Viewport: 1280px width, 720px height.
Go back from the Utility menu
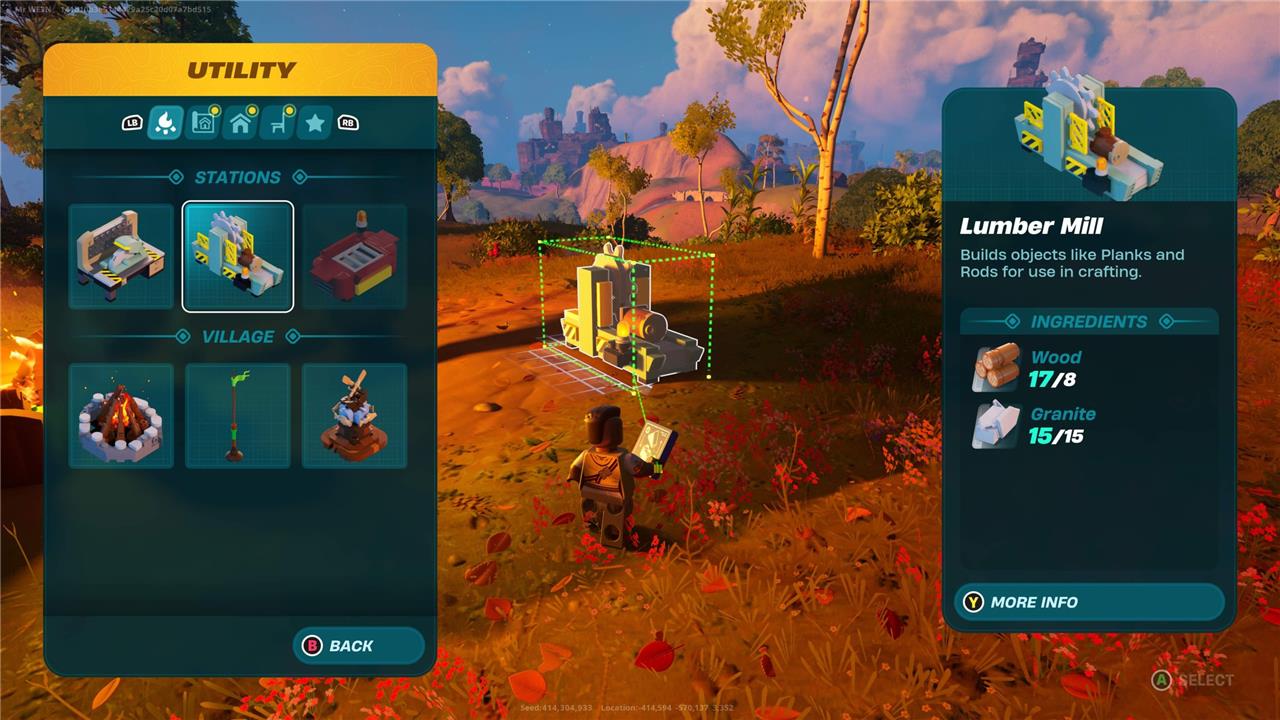pos(359,646)
